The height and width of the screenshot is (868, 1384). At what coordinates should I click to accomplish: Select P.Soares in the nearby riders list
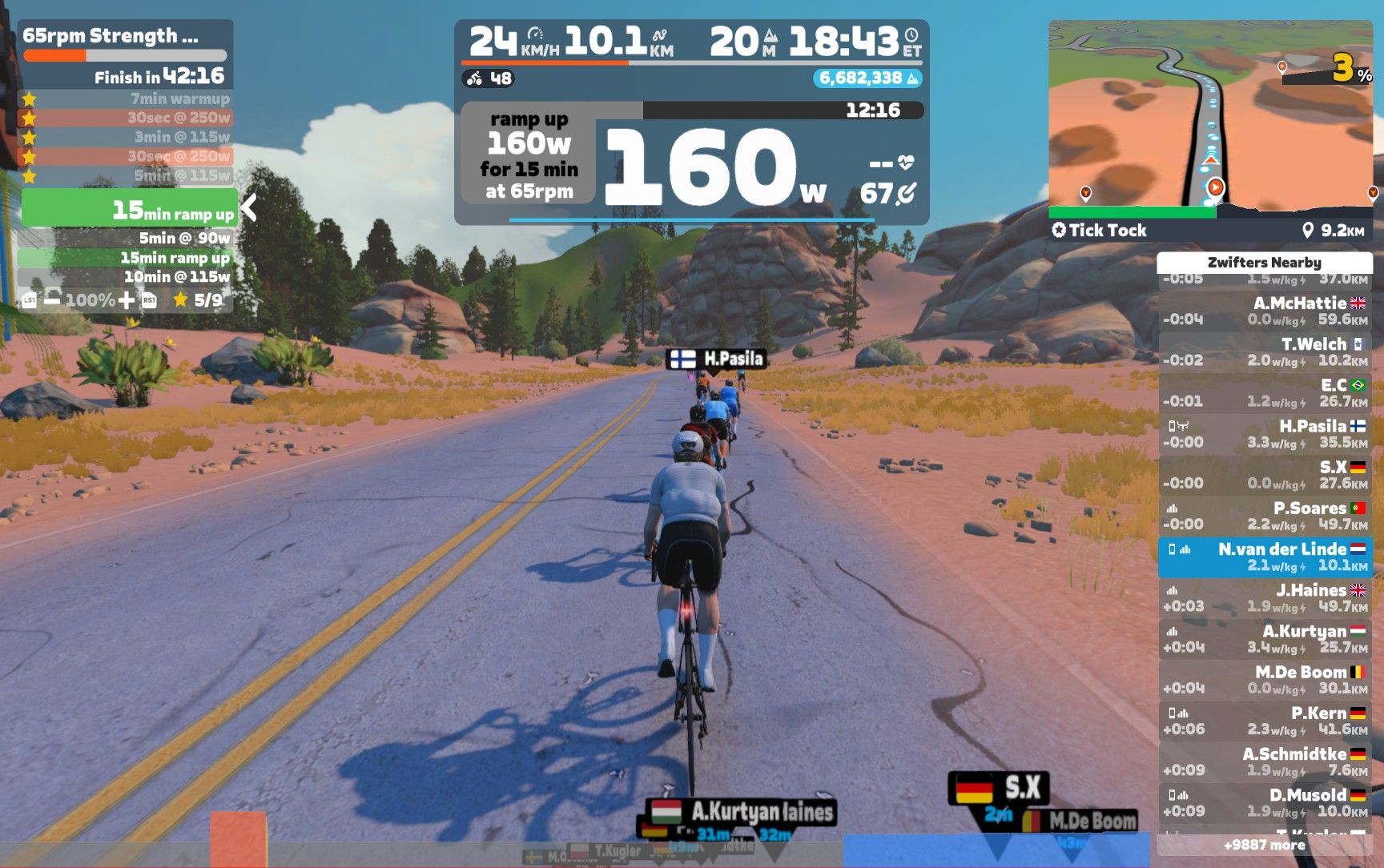(1265, 516)
